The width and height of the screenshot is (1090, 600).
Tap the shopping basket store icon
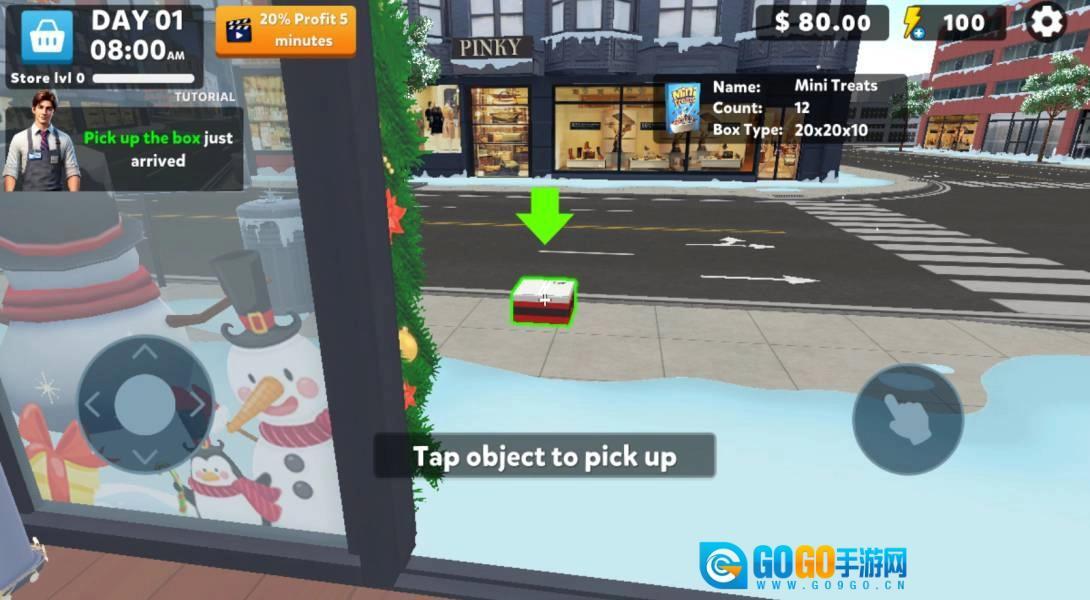(44, 36)
